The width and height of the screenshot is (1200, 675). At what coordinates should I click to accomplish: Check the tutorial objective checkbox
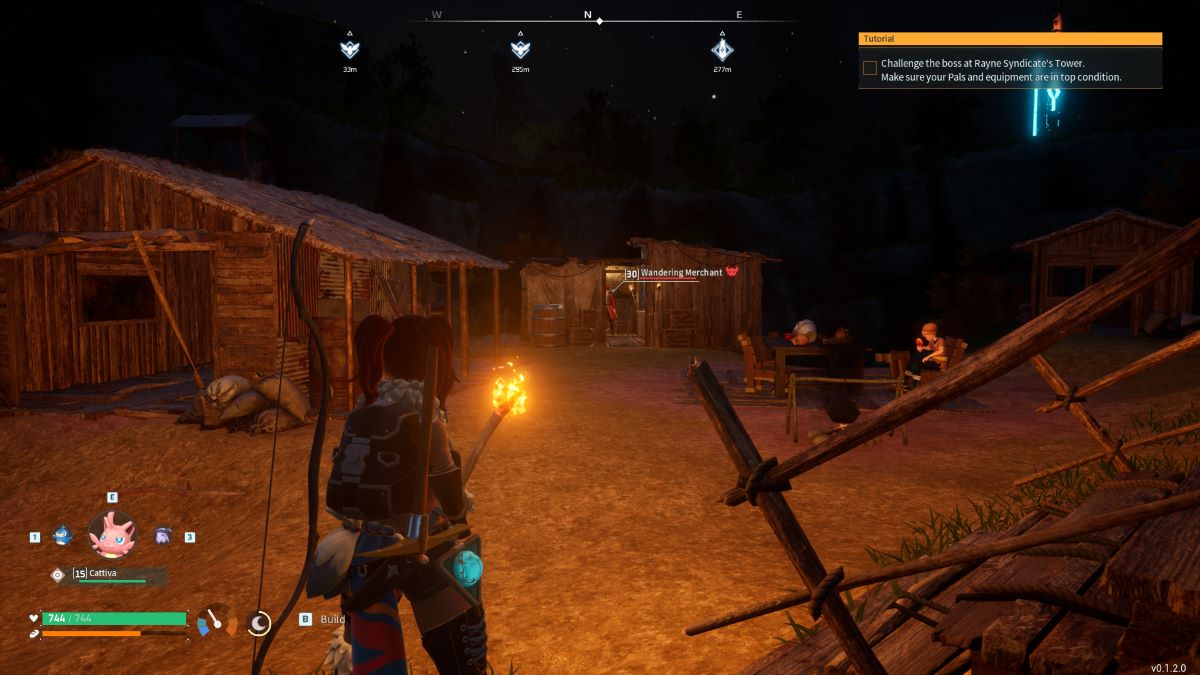click(x=870, y=68)
